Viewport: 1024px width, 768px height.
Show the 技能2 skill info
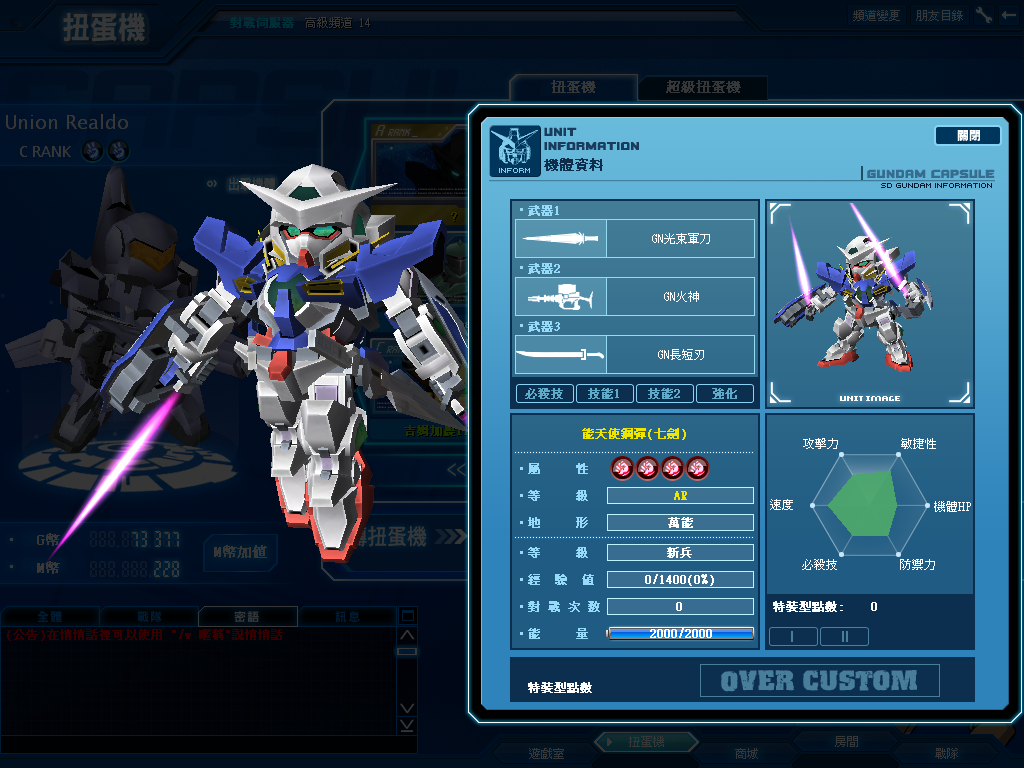(664, 394)
